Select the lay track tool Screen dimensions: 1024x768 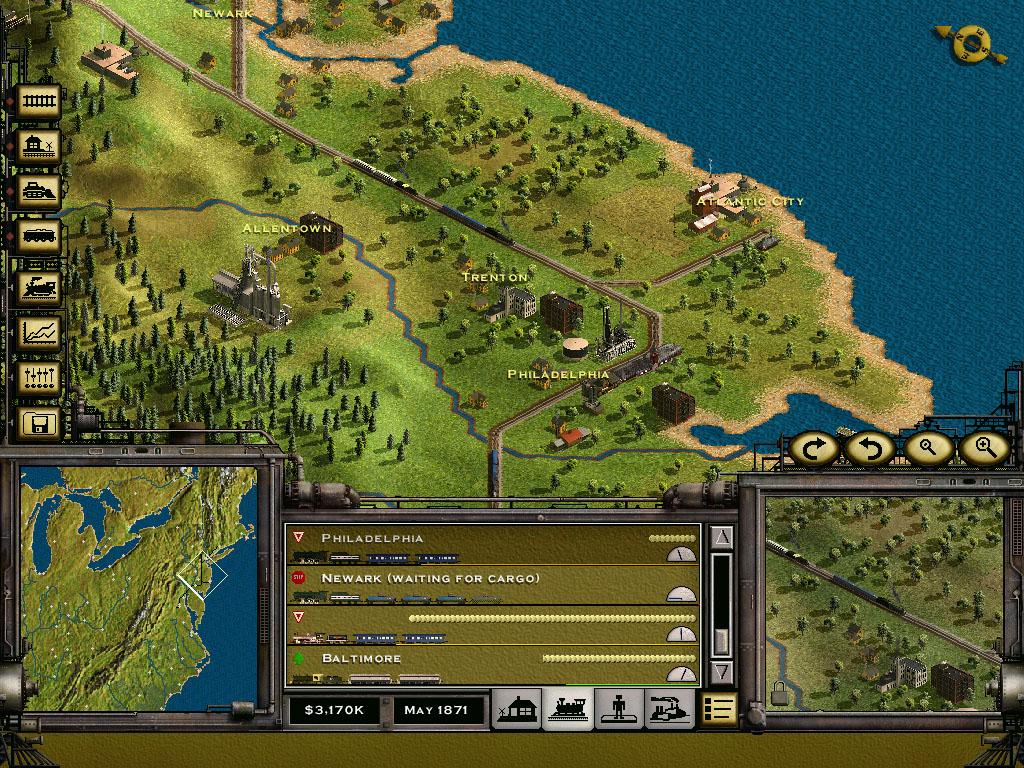pyautogui.click(x=40, y=101)
